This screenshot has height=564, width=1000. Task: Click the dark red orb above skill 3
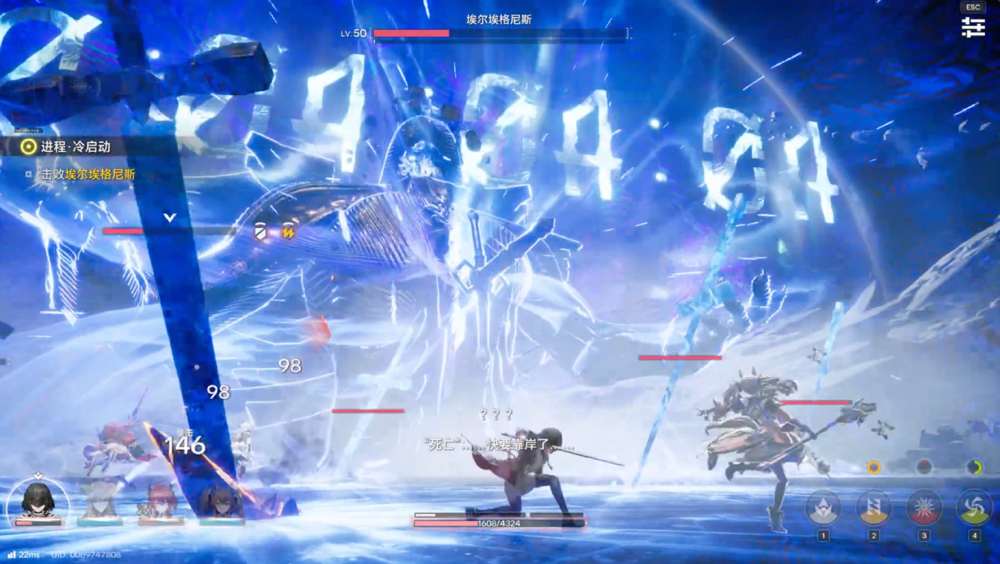pos(924,467)
